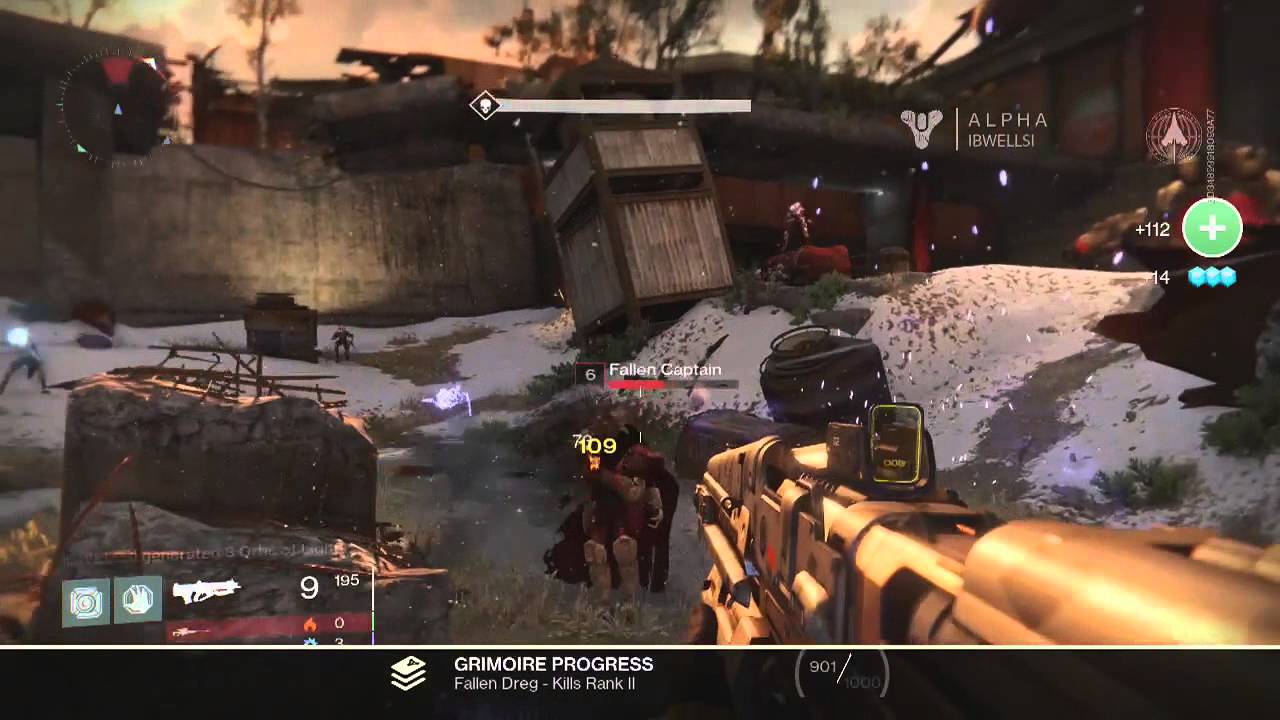This screenshot has width=1280, height=720.
Task: Click the Destiny Alpha tricorn logo
Action: click(922, 130)
